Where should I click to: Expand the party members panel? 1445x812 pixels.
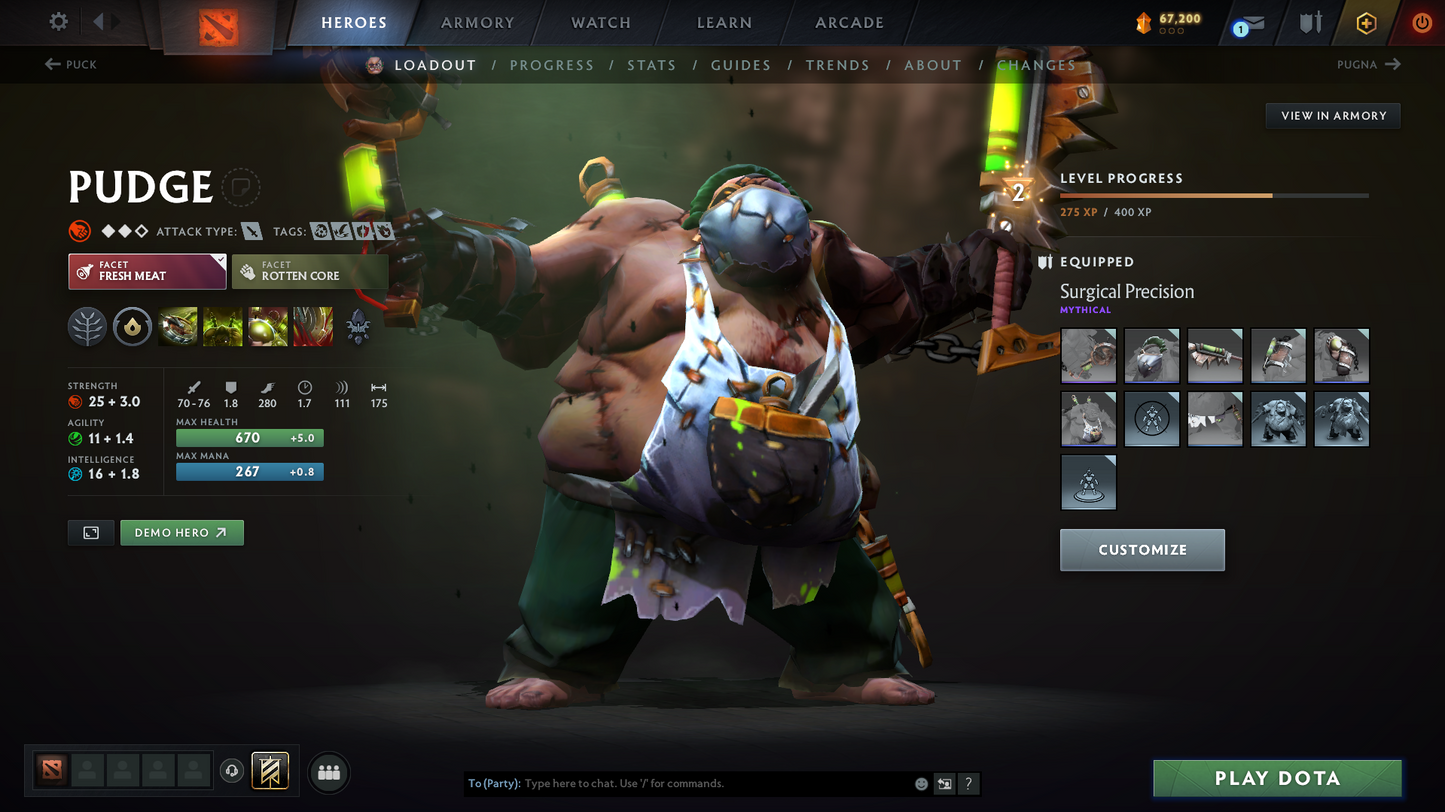point(329,770)
